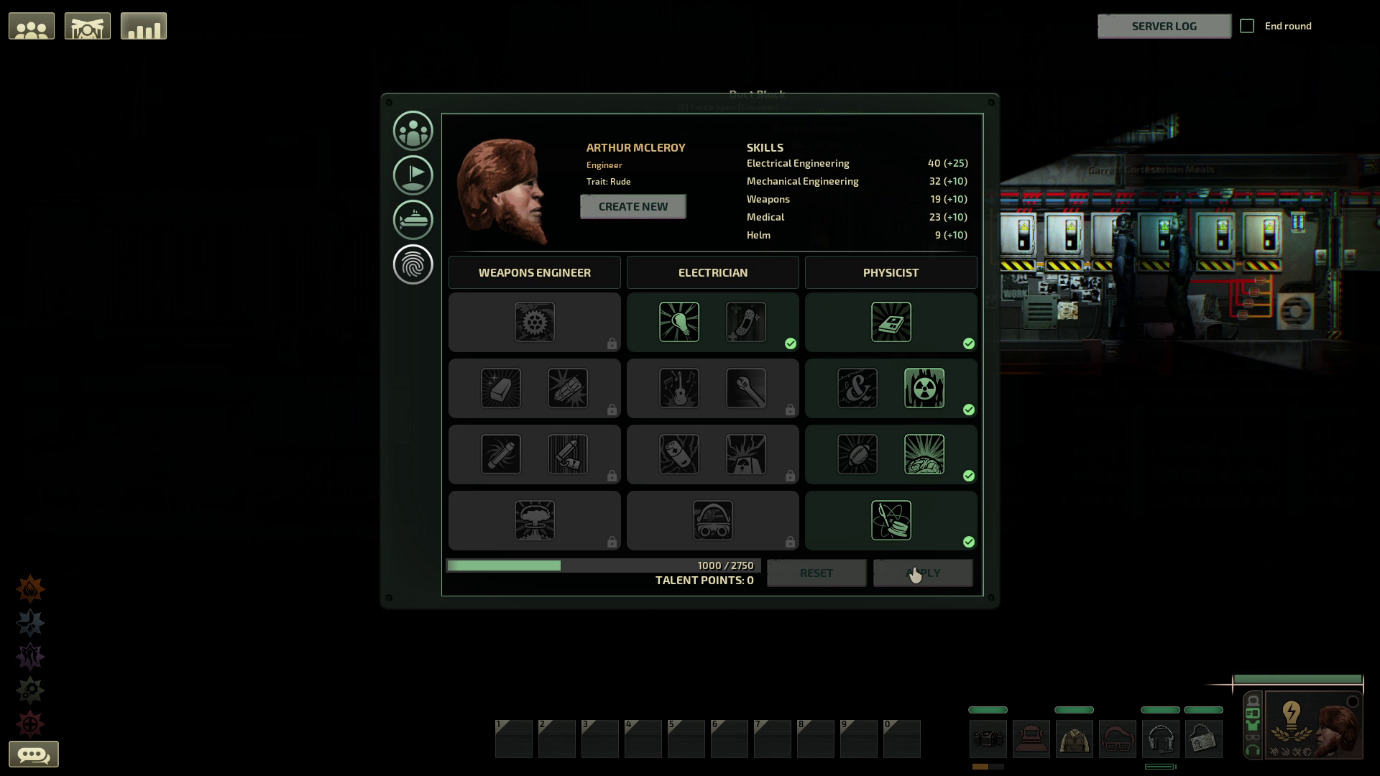Select the fingerprint talents tab
1380x776 pixels.
click(x=413, y=264)
